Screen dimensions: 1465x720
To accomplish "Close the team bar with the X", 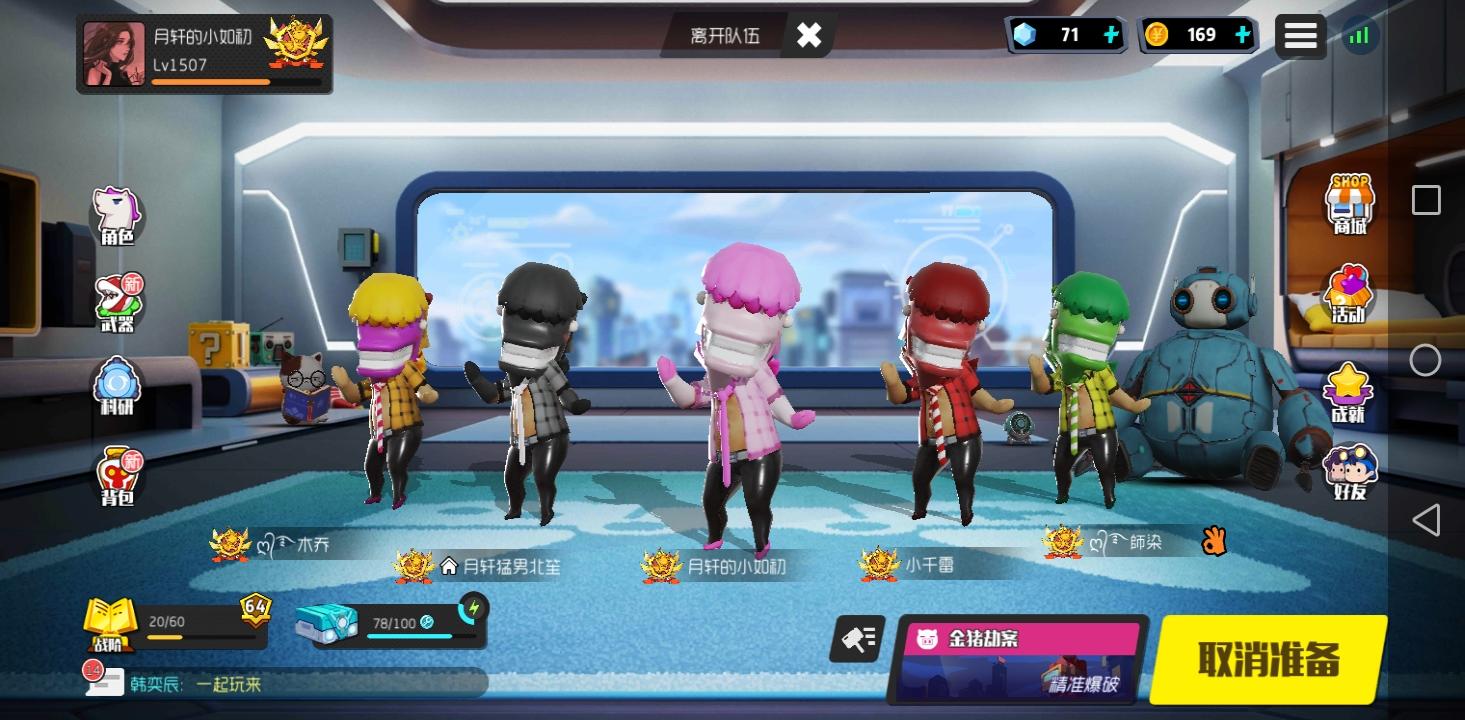I will (x=808, y=35).
